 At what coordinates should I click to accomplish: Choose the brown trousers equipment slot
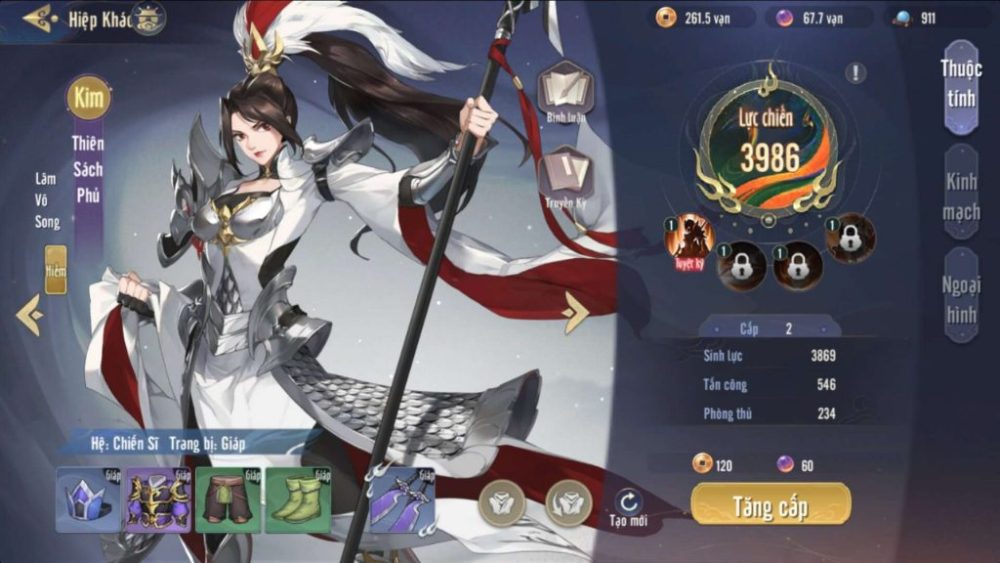[x=227, y=499]
